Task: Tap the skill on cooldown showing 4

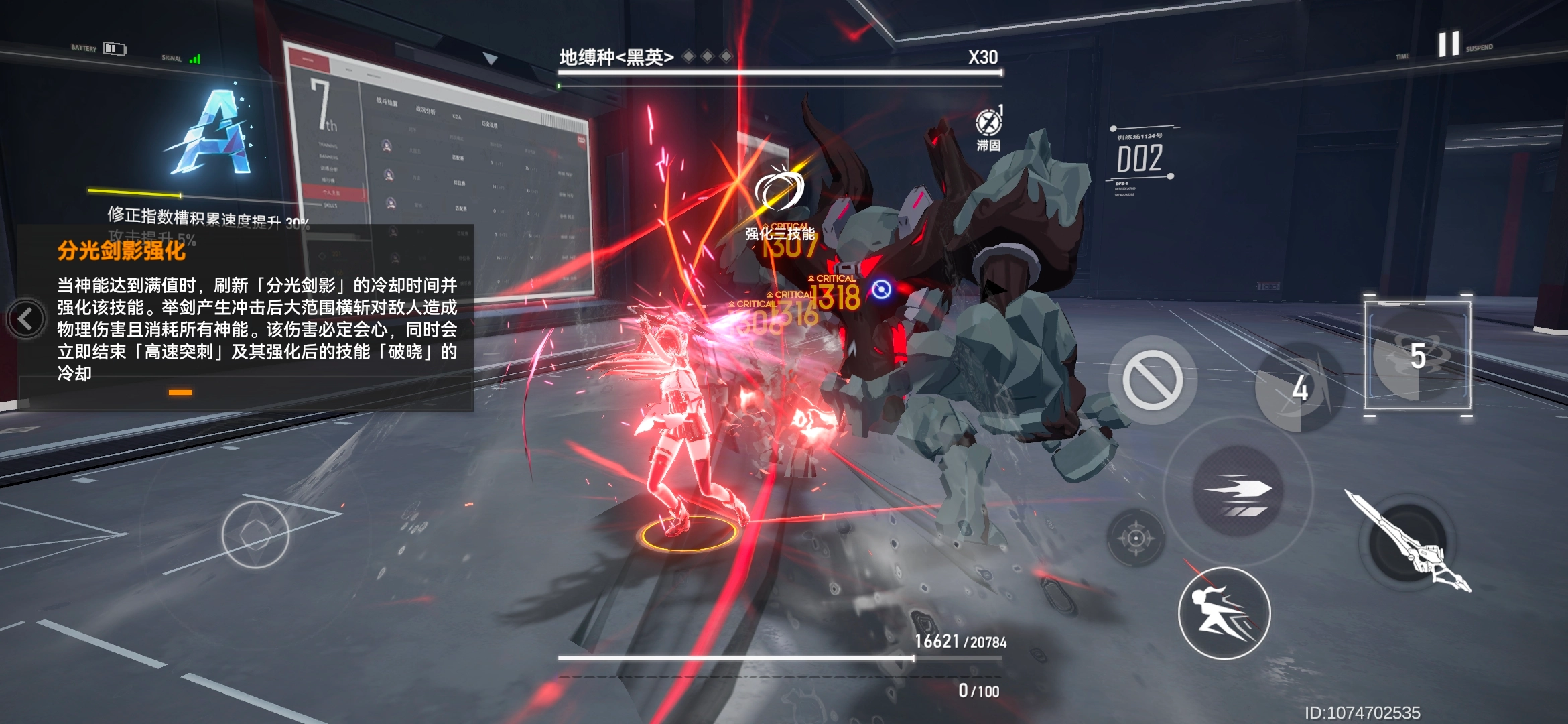Action: coord(1299,388)
